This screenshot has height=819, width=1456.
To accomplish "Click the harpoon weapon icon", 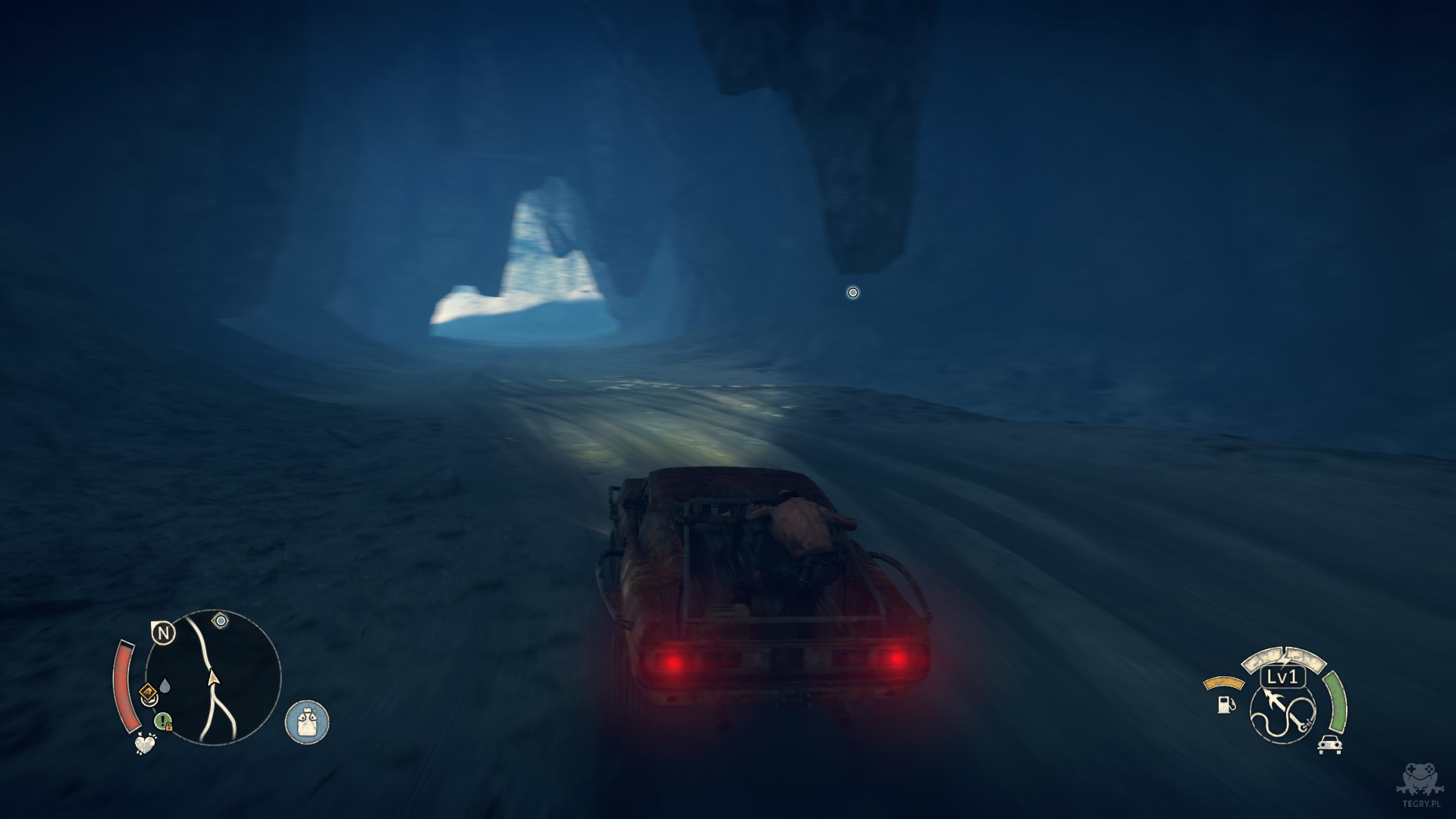I will click(1282, 712).
